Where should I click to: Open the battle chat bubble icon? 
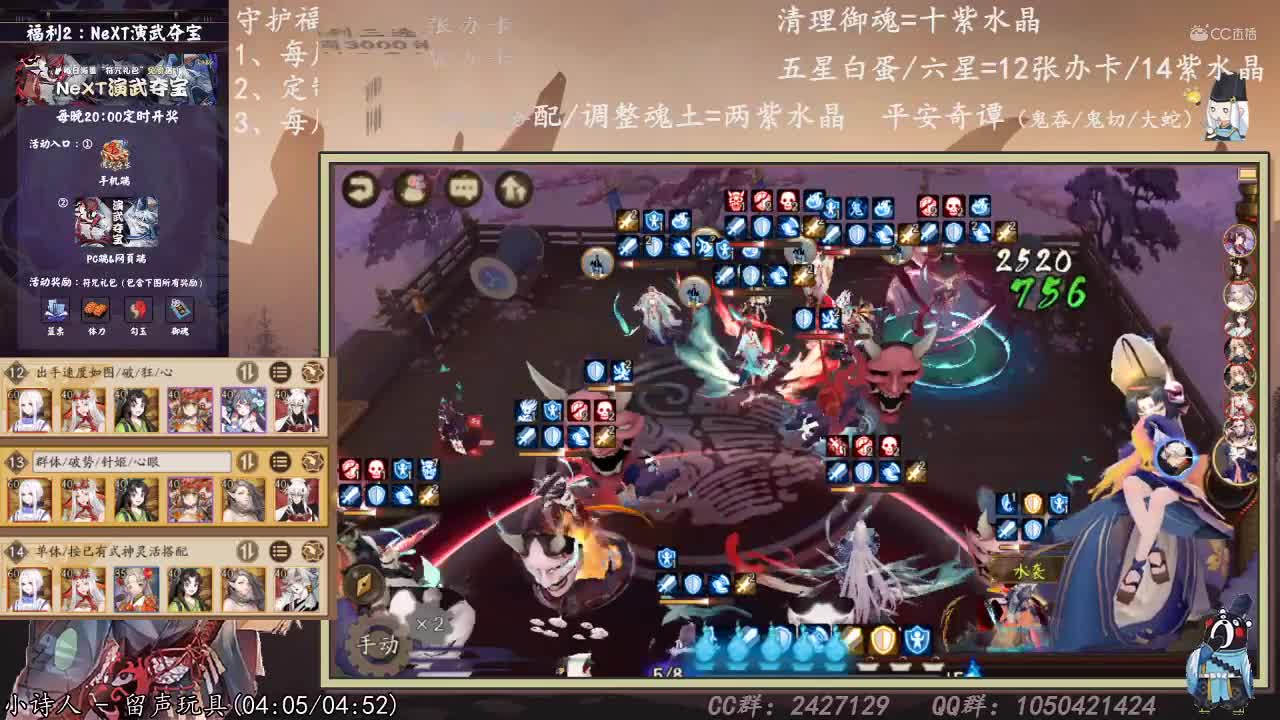[x=462, y=188]
